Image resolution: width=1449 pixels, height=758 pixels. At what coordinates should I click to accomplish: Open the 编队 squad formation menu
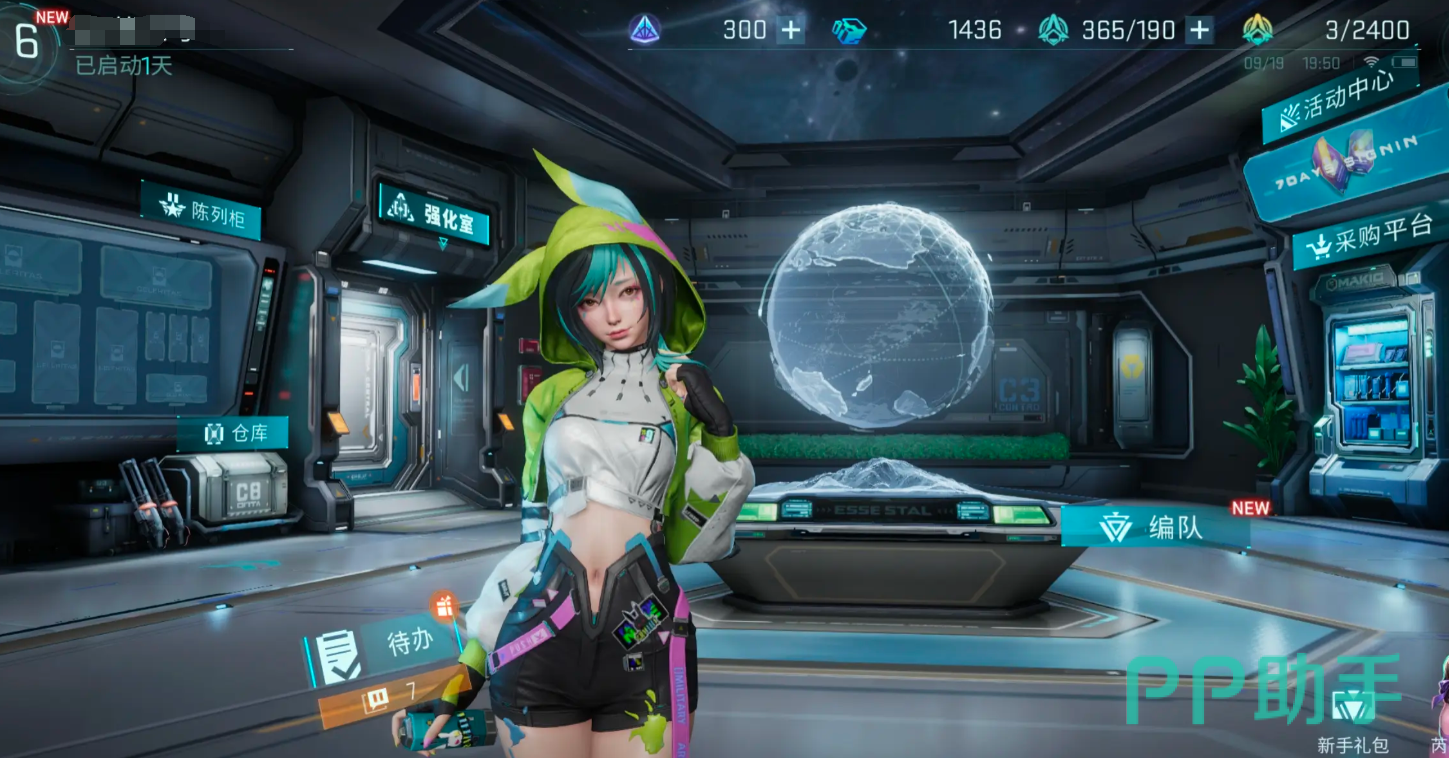[x=1155, y=527]
